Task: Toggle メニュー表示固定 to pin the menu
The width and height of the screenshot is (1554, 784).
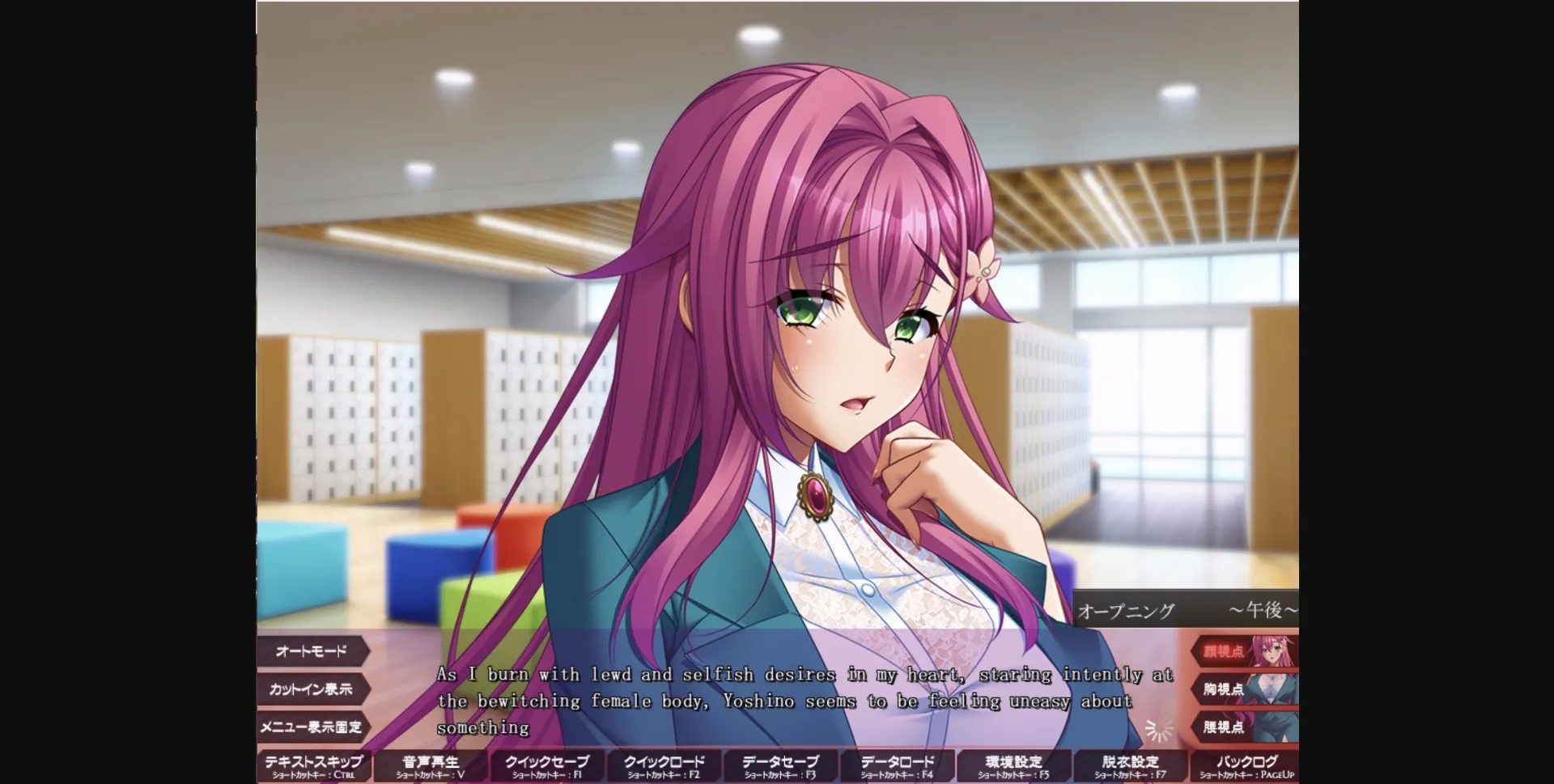Action: (x=312, y=727)
